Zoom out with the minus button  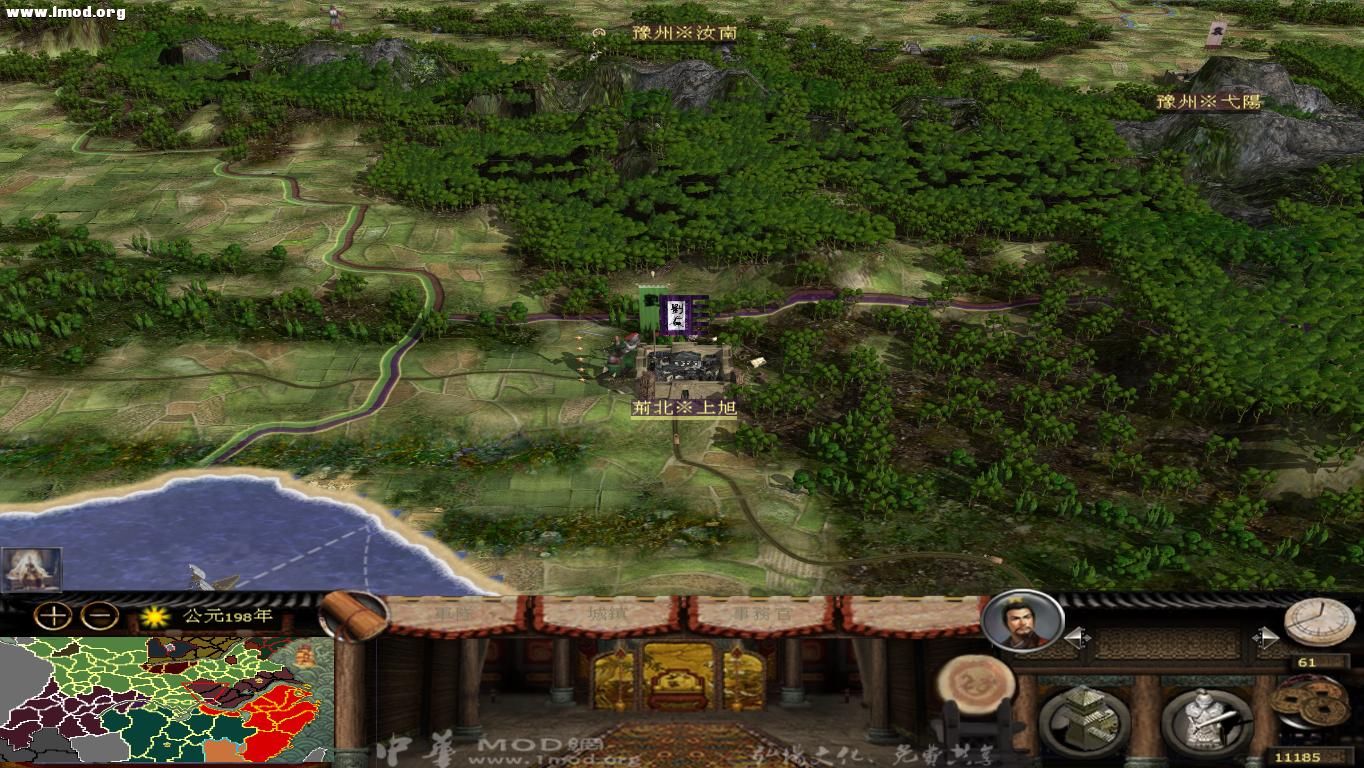(x=100, y=614)
